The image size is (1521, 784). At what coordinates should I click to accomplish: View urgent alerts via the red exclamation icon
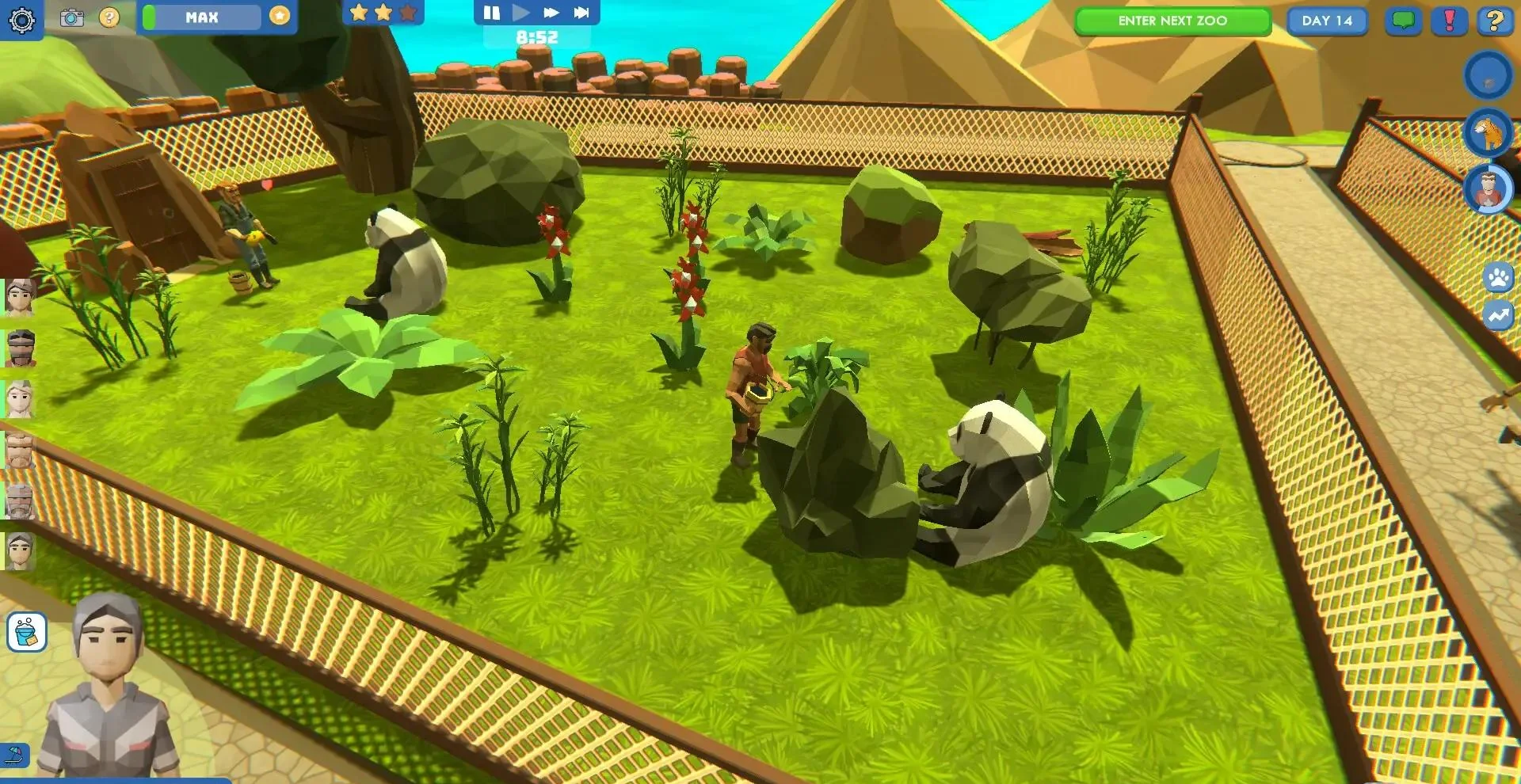pyautogui.click(x=1449, y=21)
